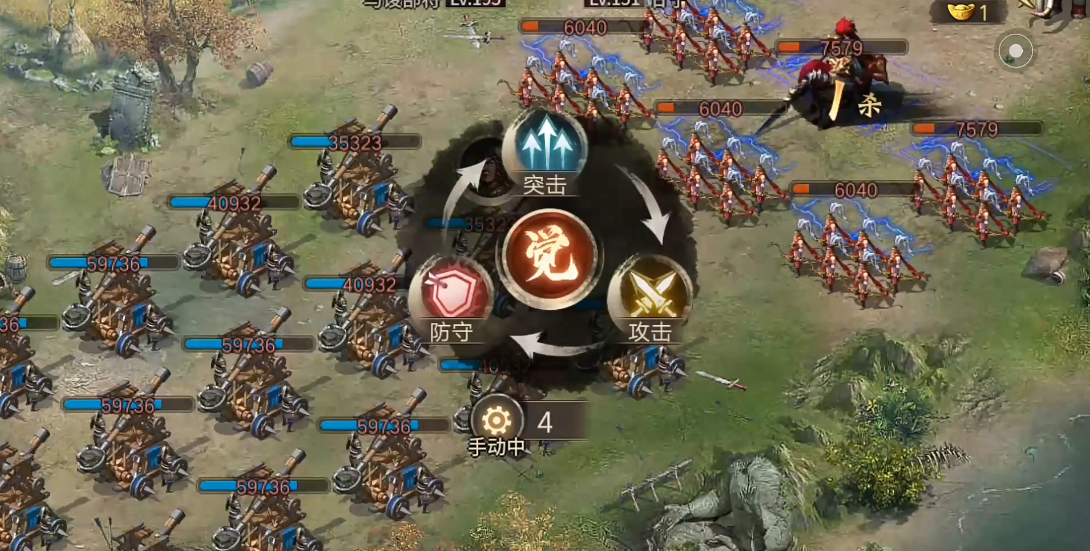Pick the 防守 shield defense tactic
The image size is (1090, 551).
[x=451, y=297]
